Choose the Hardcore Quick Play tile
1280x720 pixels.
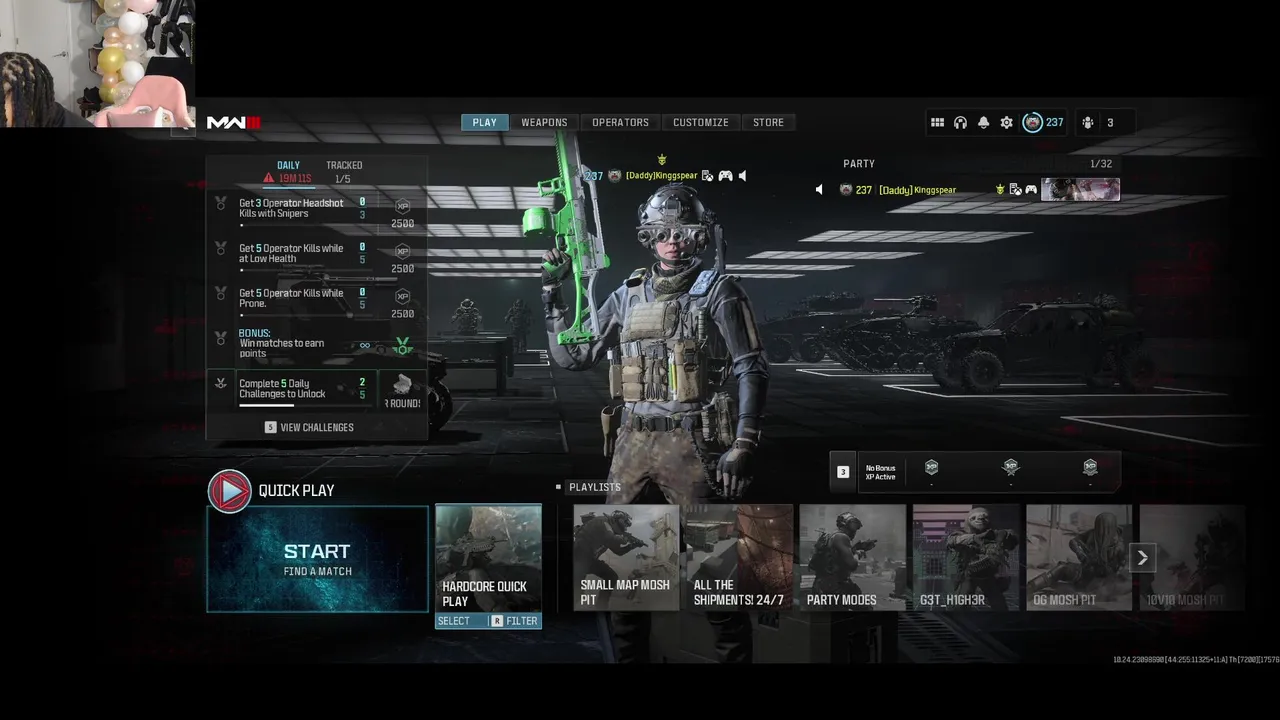pyautogui.click(x=488, y=557)
